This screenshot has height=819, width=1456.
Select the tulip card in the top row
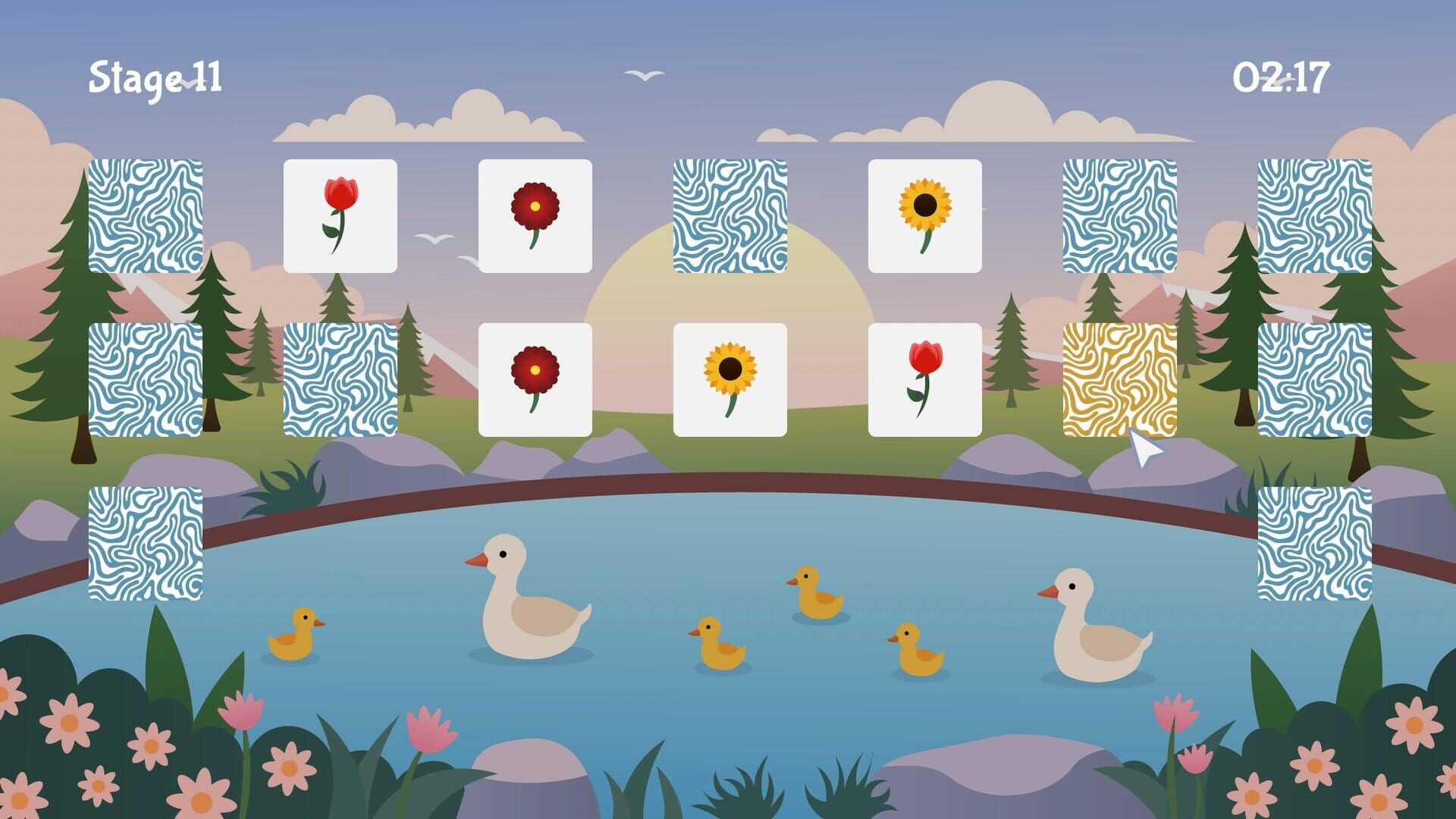tap(341, 216)
